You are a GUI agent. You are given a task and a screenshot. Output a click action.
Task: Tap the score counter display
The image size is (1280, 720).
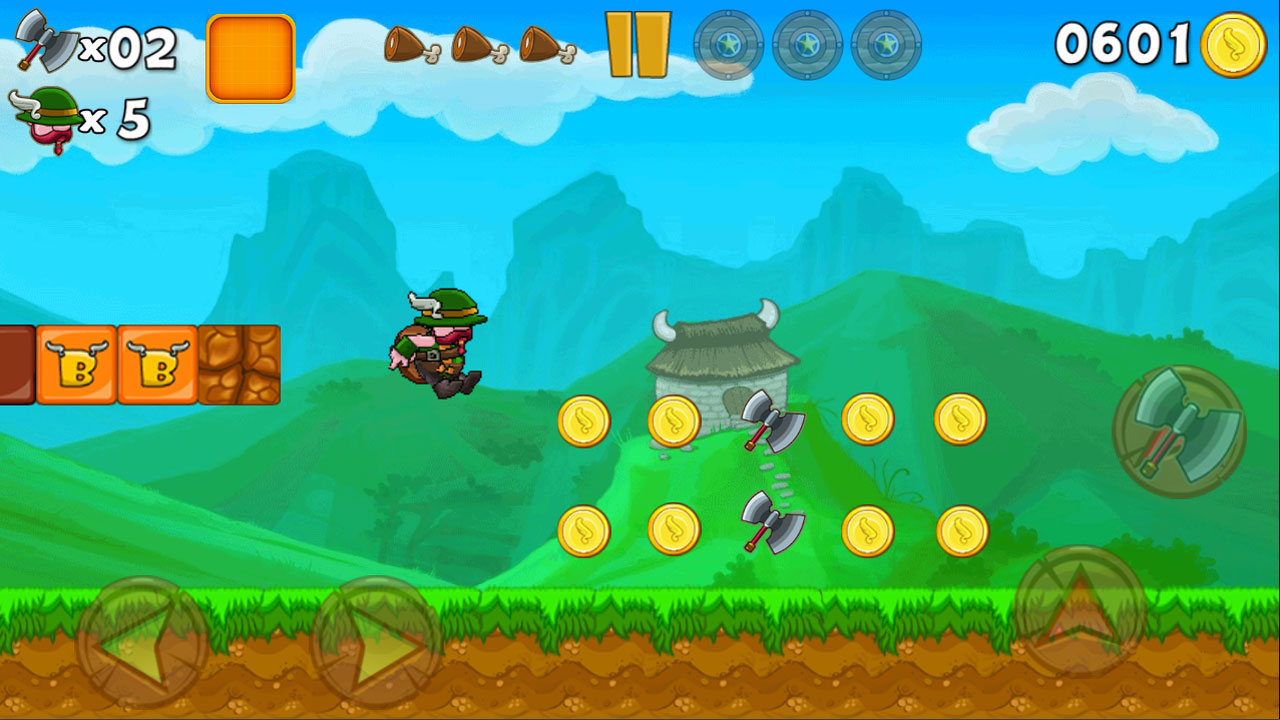(1120, 45)
